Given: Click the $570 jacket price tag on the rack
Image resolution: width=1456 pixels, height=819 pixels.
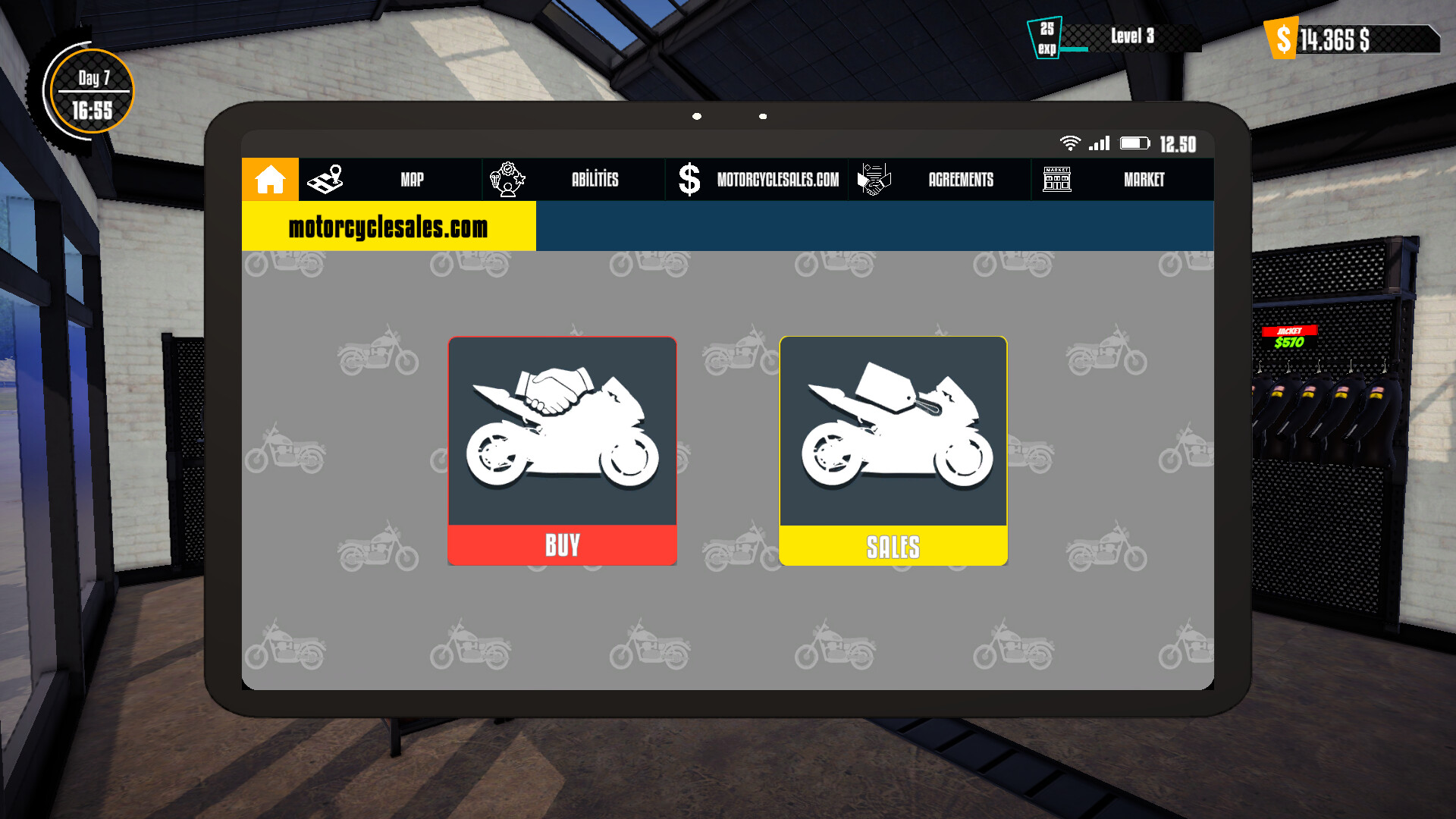Looking at the screenshot, I should tap(1289, 343).
